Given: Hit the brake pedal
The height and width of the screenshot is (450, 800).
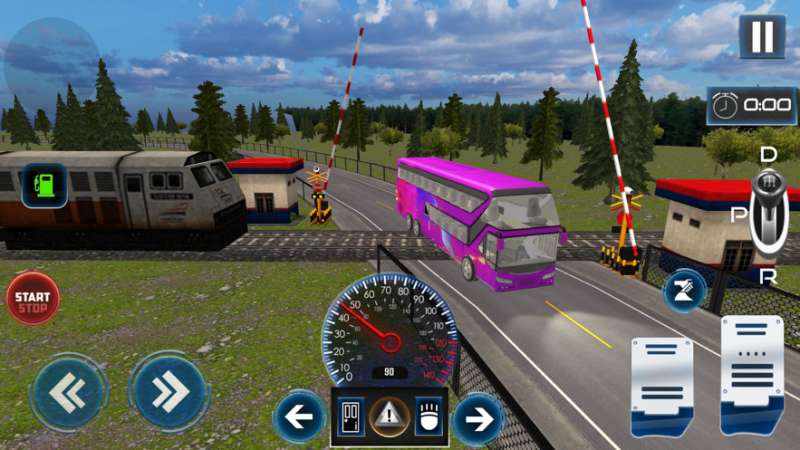Looking at the screenshot, I should (x=661, y=385).
